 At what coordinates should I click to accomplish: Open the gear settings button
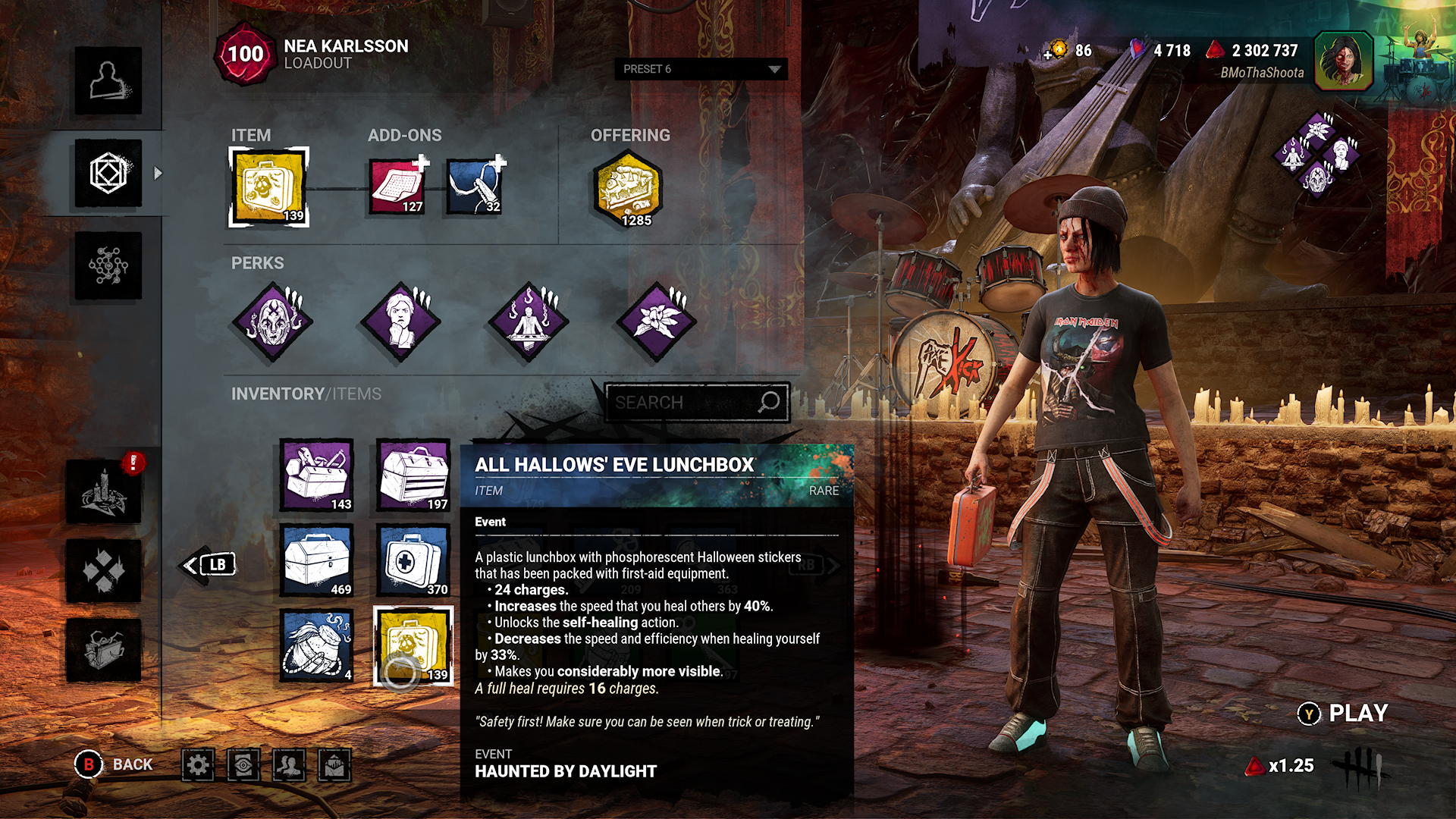tap(198, 765)
